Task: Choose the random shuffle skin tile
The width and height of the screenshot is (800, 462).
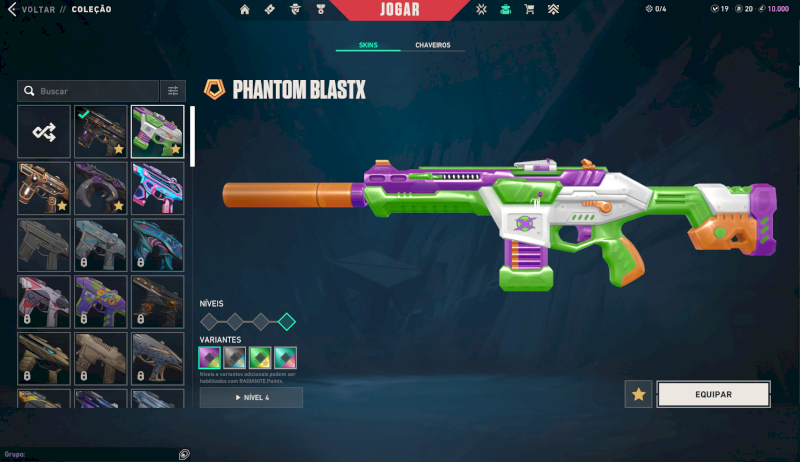Action: [x=44, y=131]
